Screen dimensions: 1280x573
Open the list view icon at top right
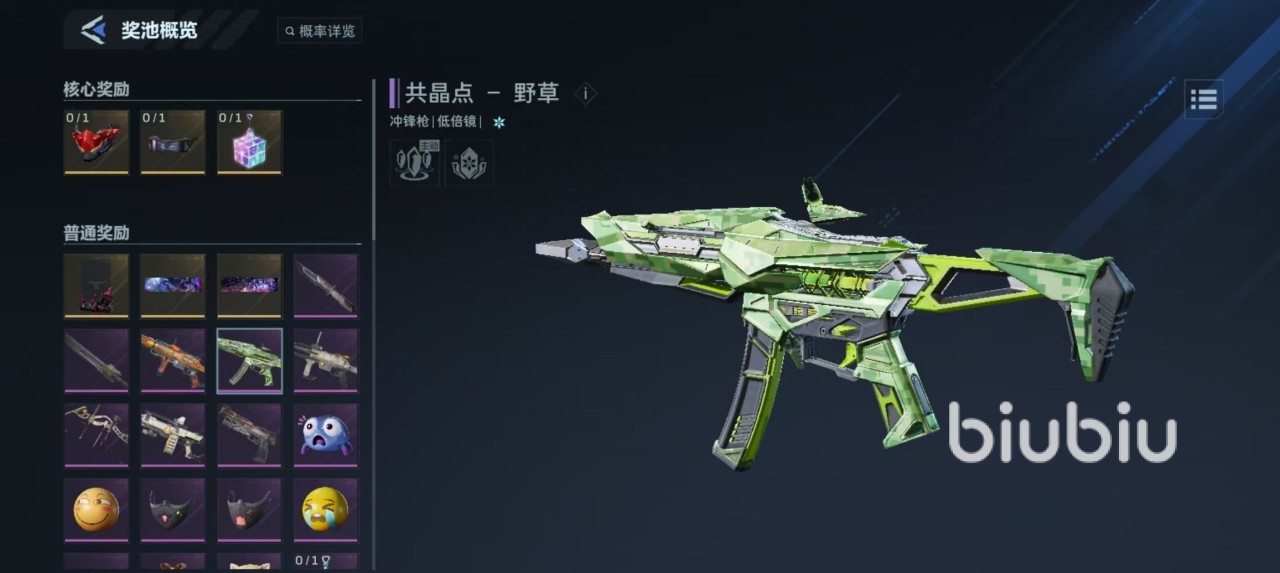(1203, 99)
